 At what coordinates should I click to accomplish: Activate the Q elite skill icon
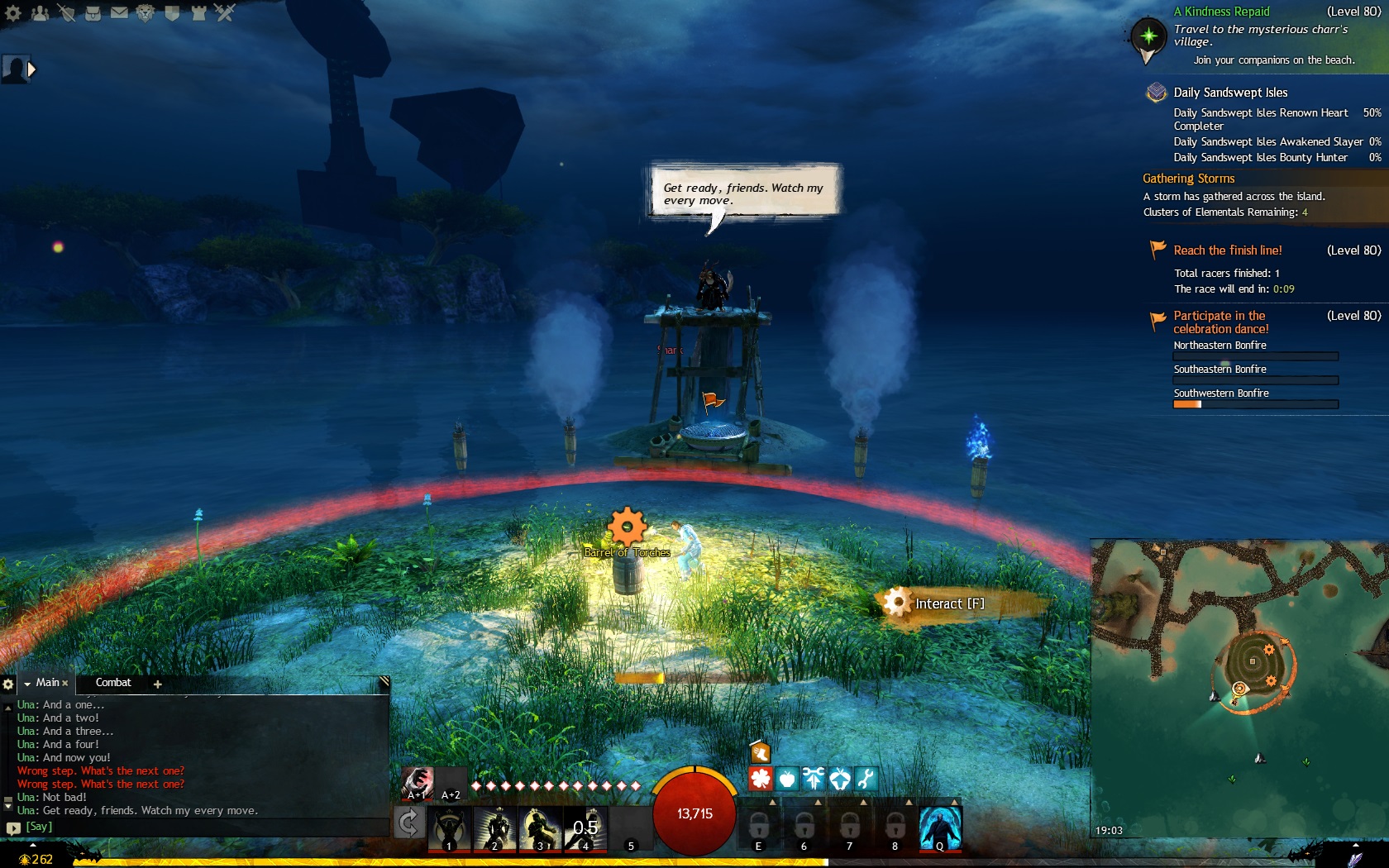tap(940, 828)
